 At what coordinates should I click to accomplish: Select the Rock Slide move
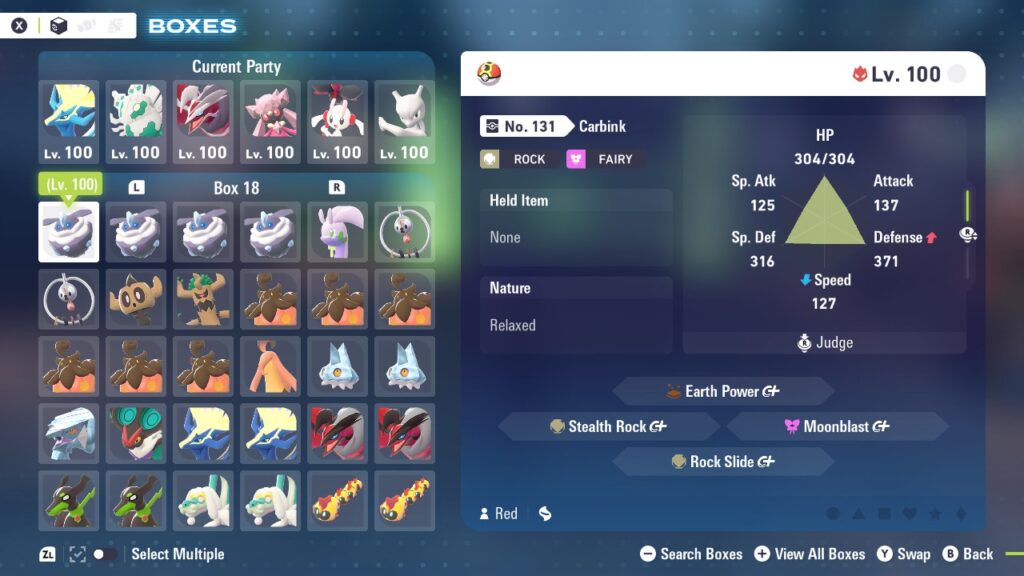tap(723, 462)
